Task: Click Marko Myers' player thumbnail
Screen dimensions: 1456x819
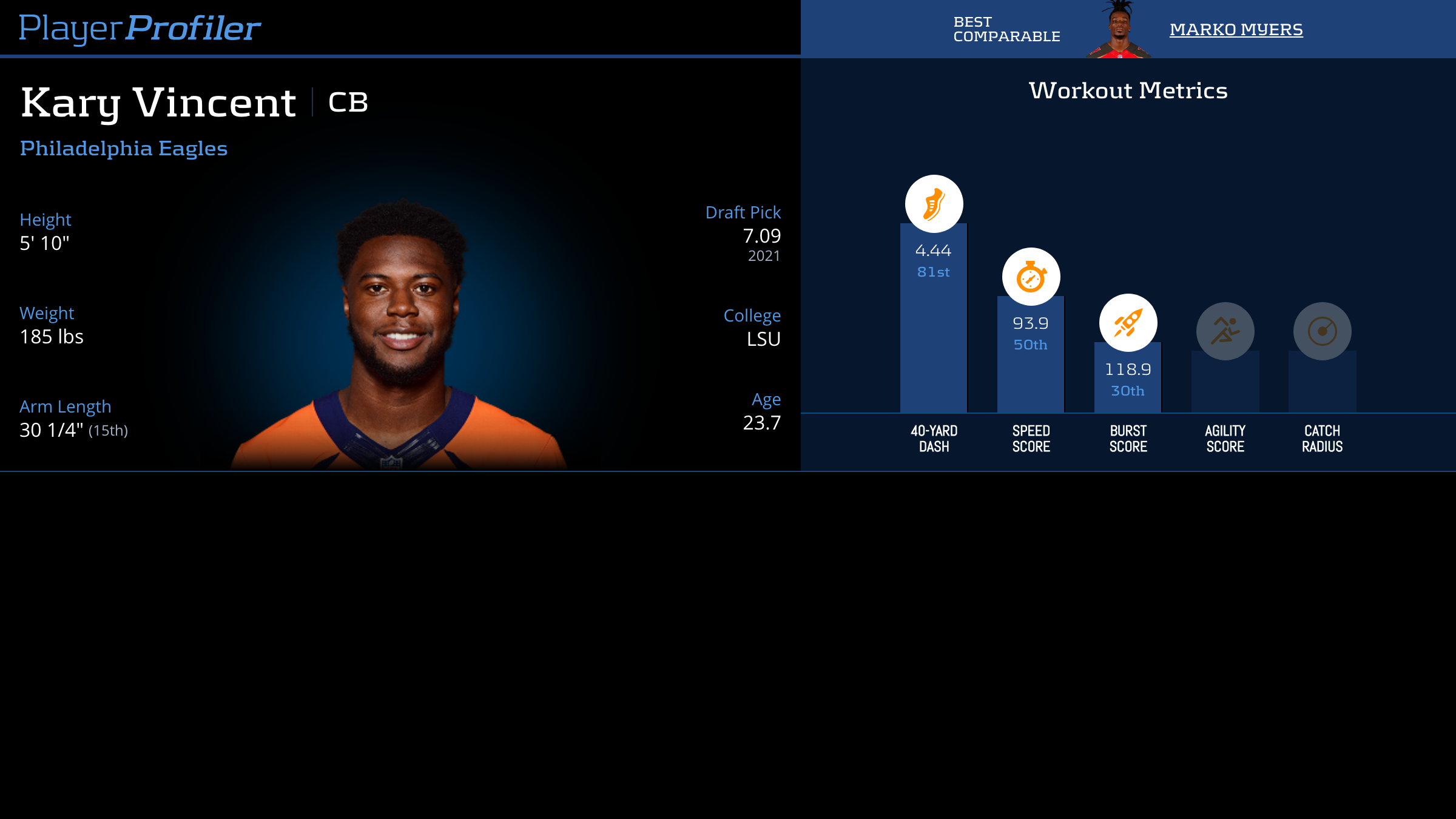Action: 1119,30
